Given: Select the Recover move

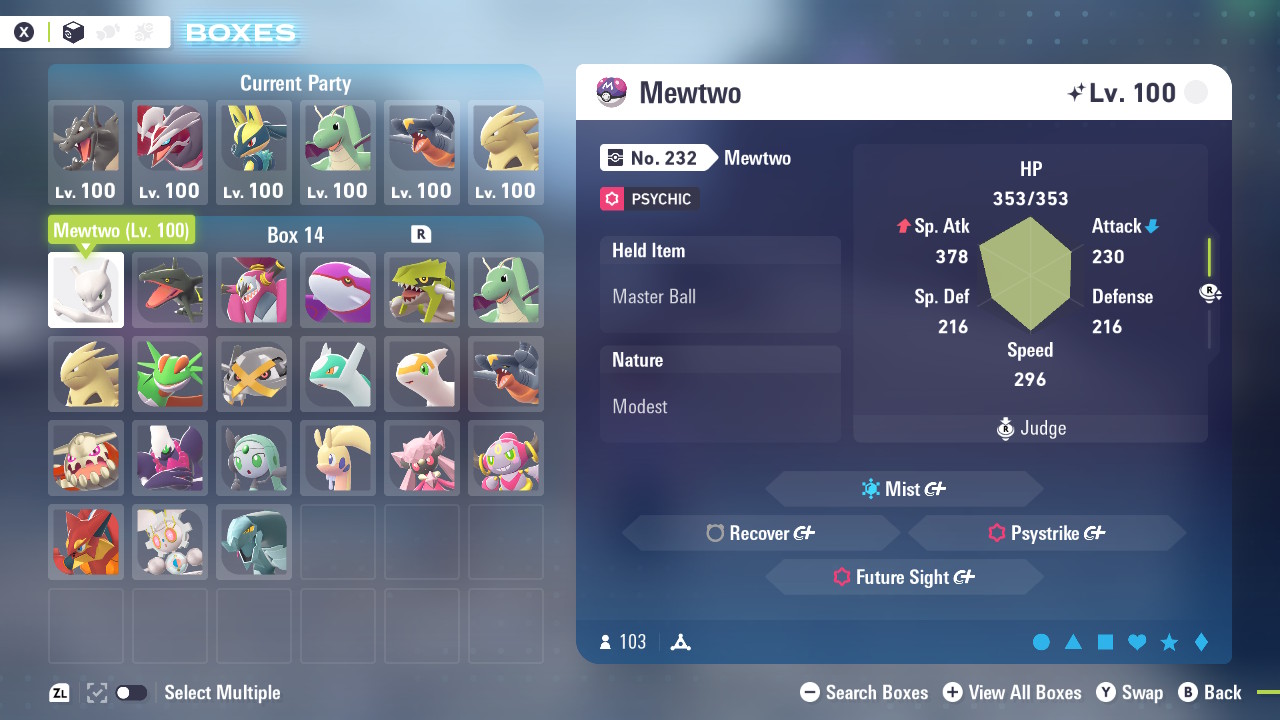Looking at the screenshot, I should (760, 533).
